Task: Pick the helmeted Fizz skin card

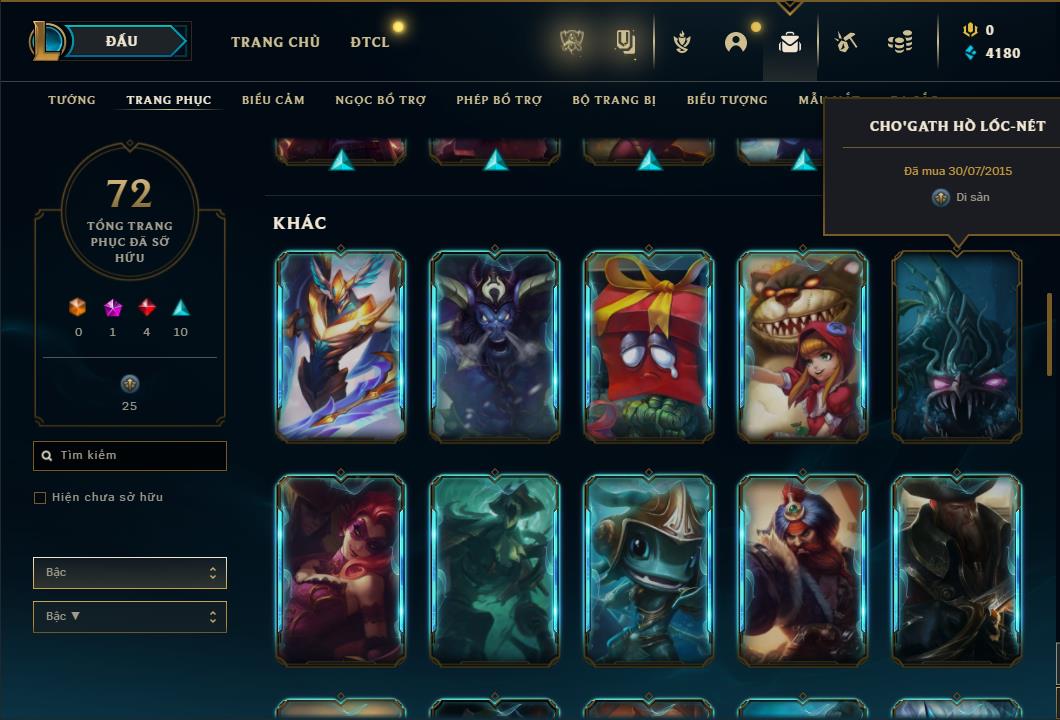Action: (649, 569)
